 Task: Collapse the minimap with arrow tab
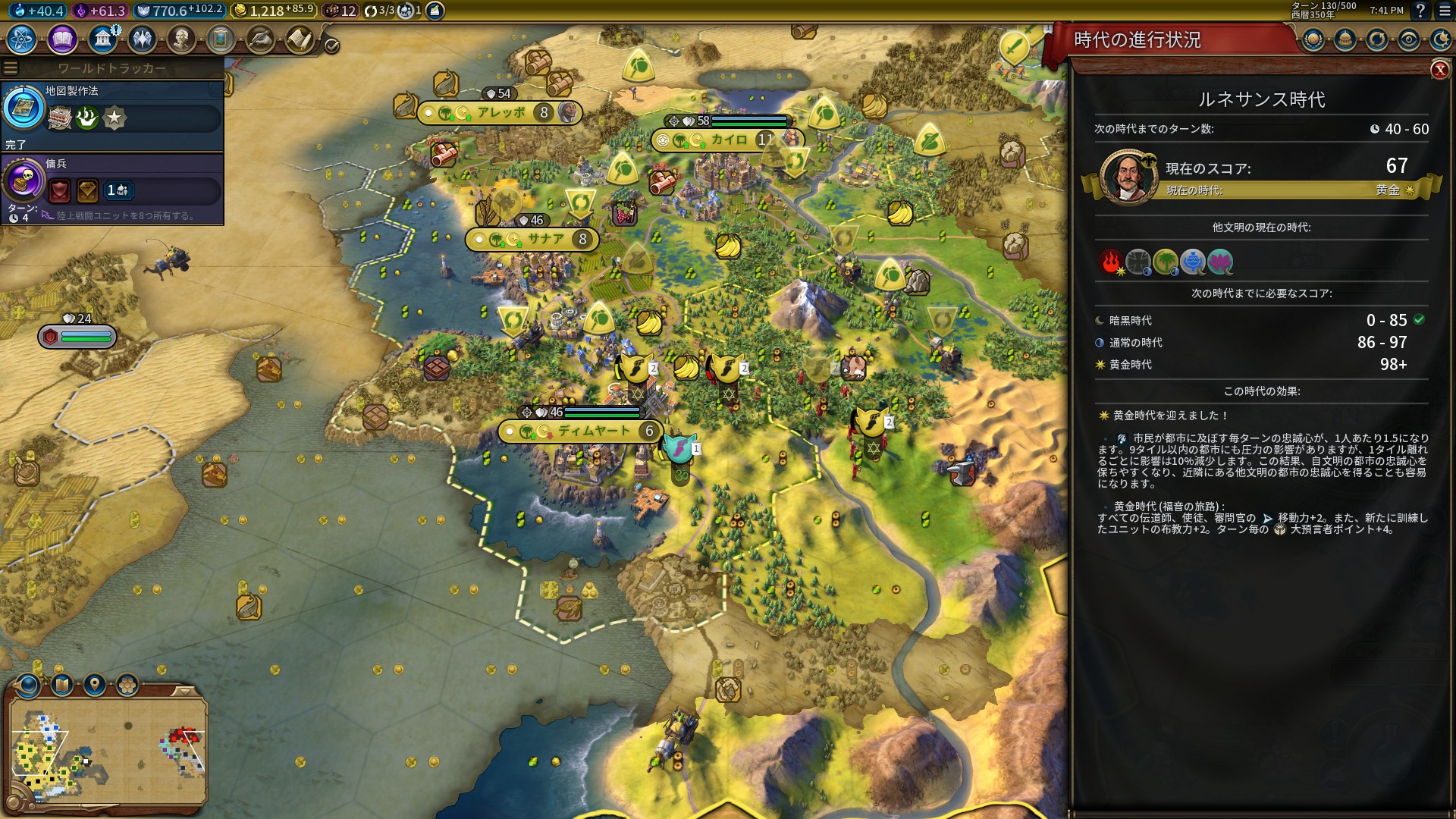(x=184, y=691)
